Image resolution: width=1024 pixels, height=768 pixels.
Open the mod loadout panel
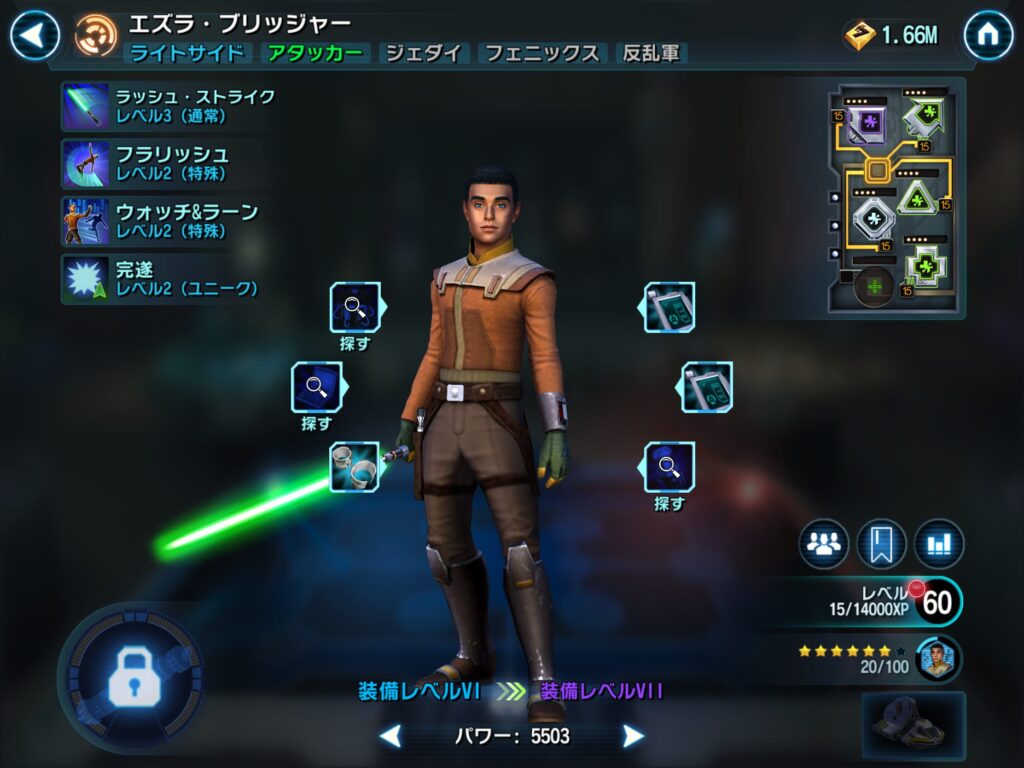coord(895,199)
